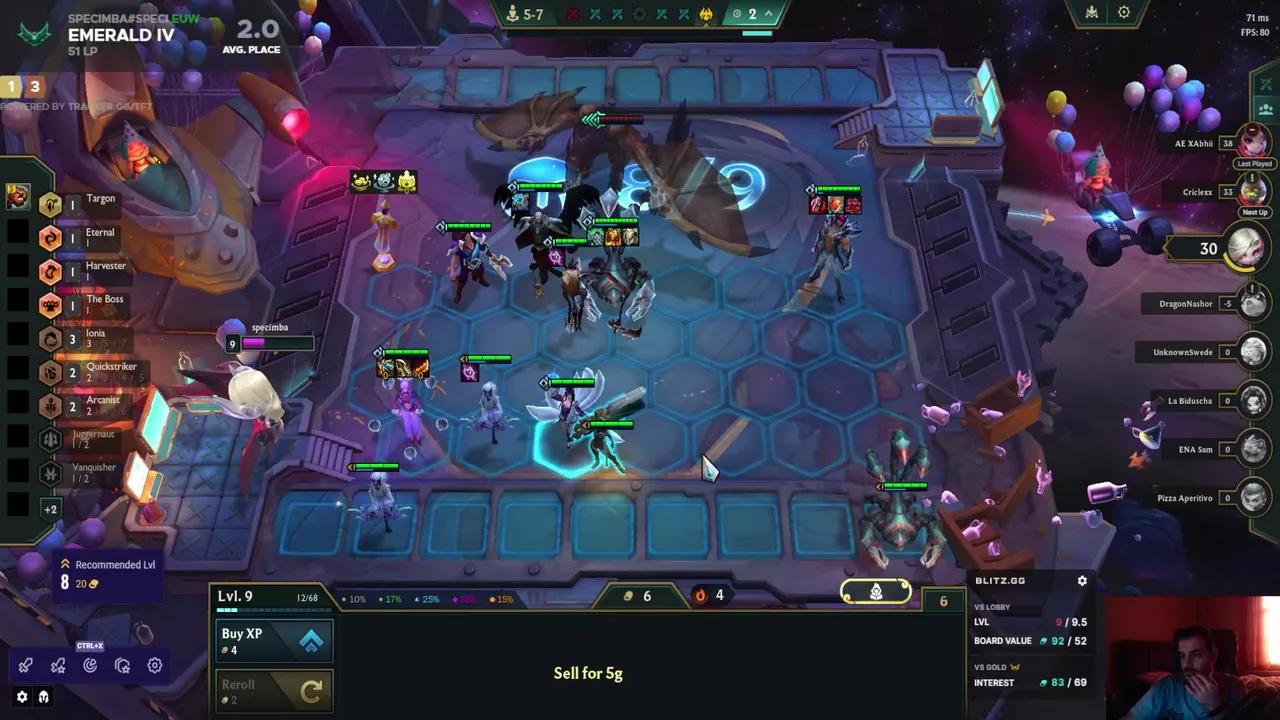Click the yellow champion icon in the round tracker
The height and width of the screenshot is (720, 1280).
point(707,14)
